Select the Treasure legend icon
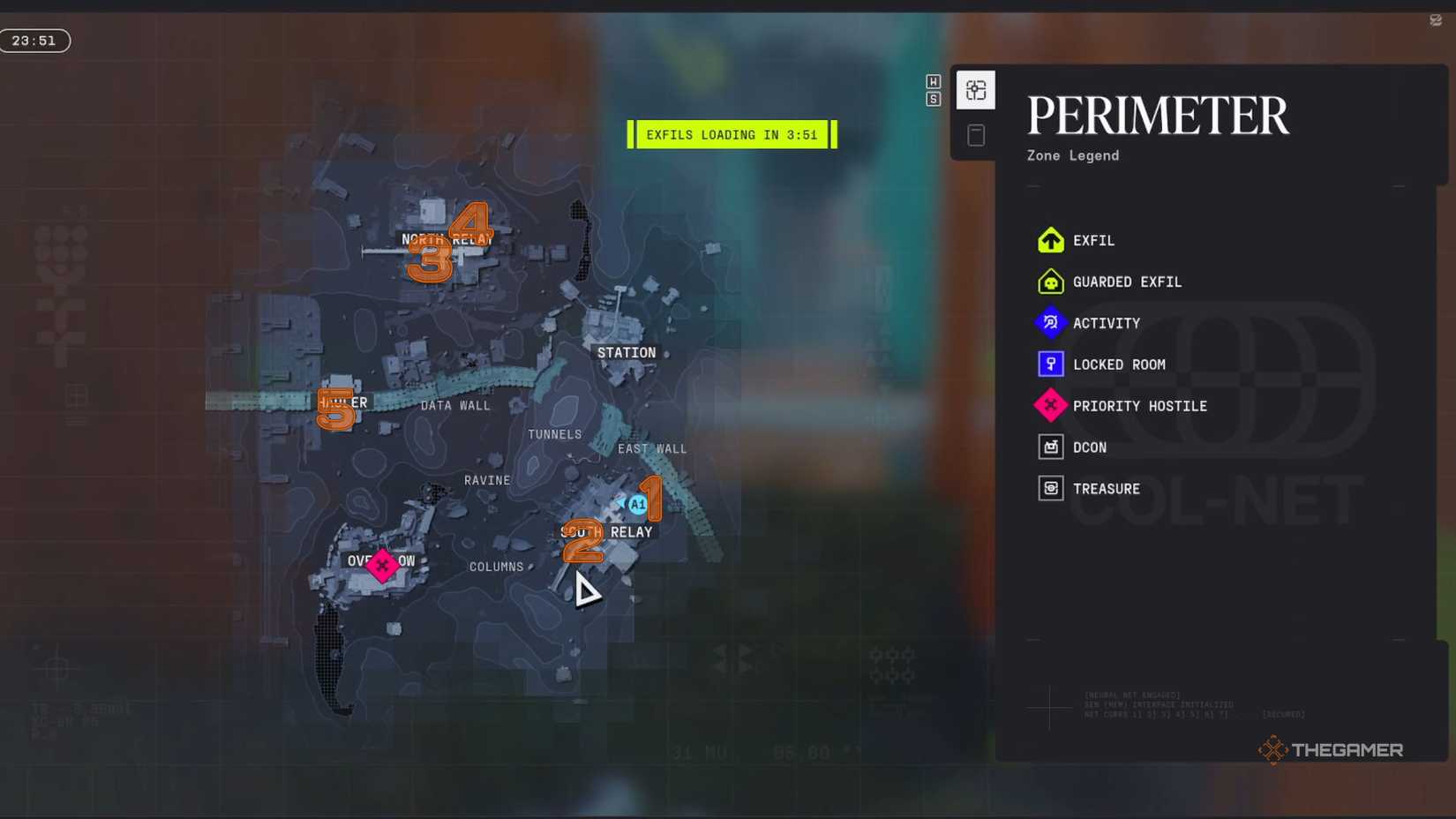The height and width of the screenshot is (819, 1456). [x=1051, y=488]
